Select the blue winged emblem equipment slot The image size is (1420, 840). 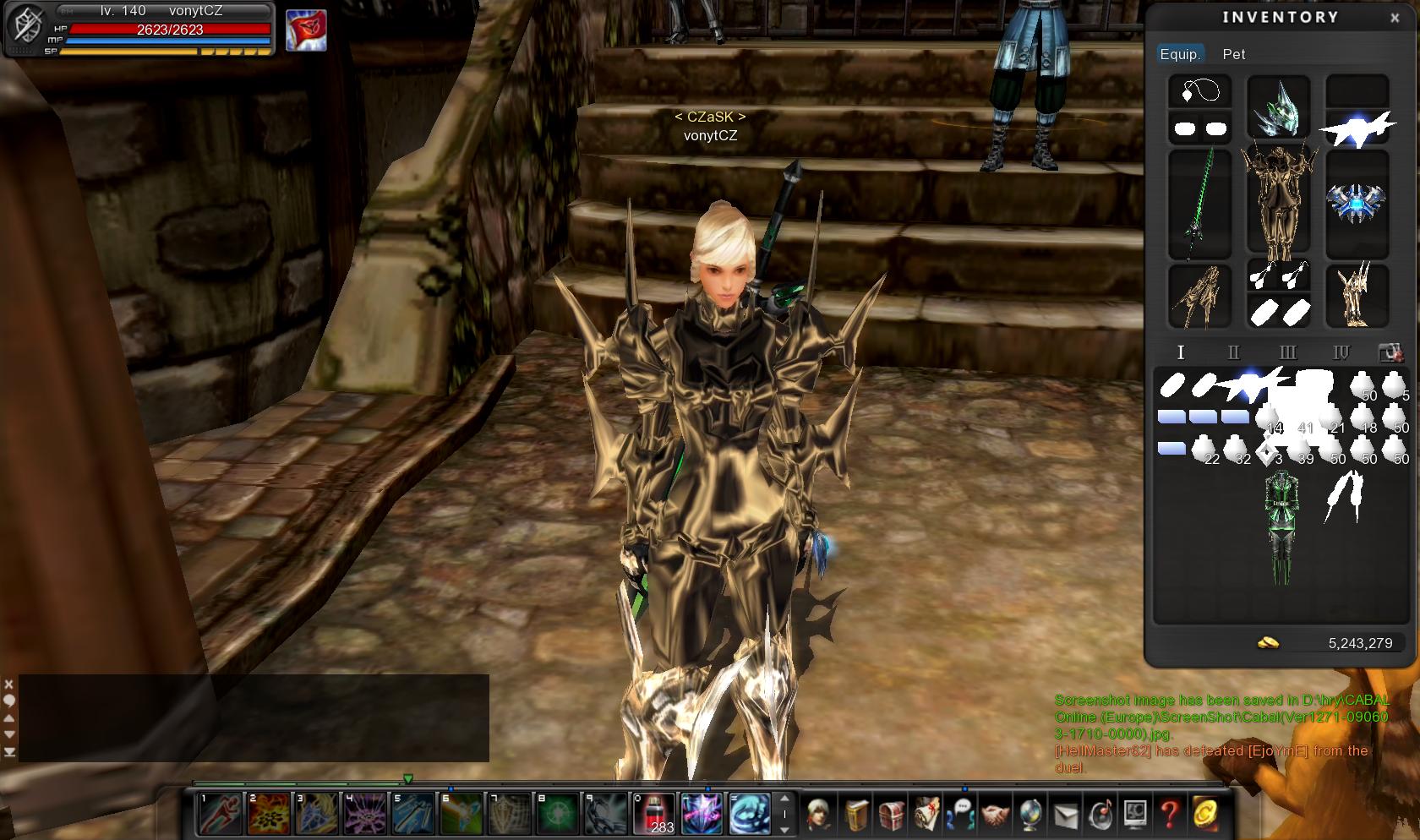click(x=1357, y=204)
